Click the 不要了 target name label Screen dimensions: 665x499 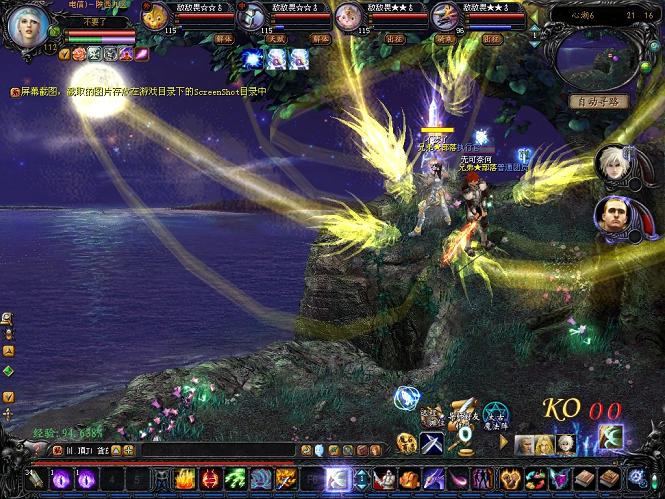[99, 21]
